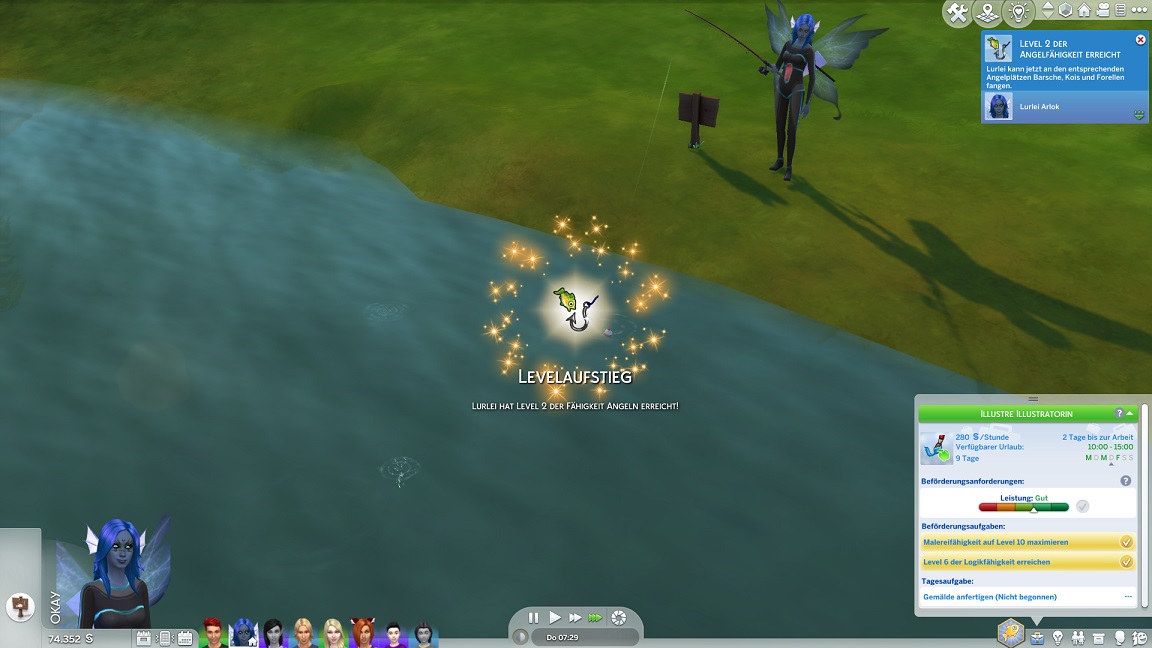Open Build Mode with the hammer-wrench icon
1152x648 pixels.
(x=957, y=12)
